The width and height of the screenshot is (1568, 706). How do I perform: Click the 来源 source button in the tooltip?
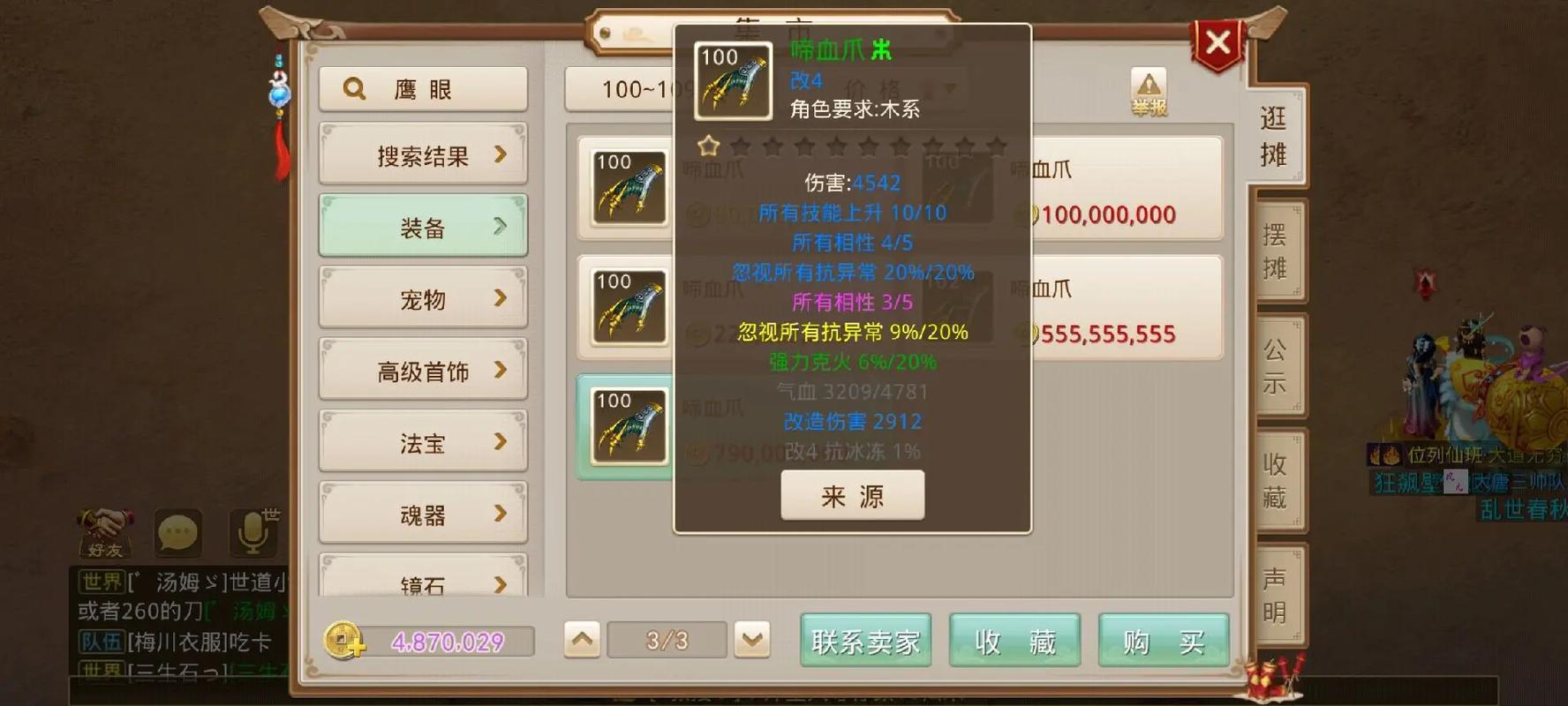pos(852,496)
